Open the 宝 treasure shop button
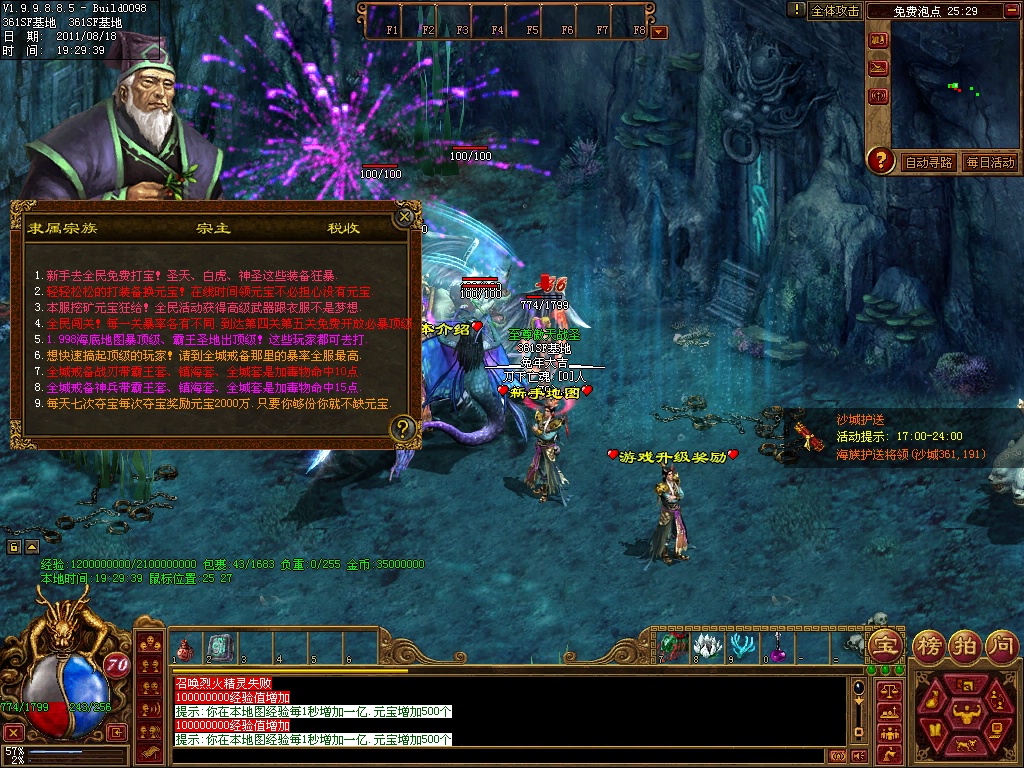The height and width of the screenshot is (768, 1024). (884, 644)
